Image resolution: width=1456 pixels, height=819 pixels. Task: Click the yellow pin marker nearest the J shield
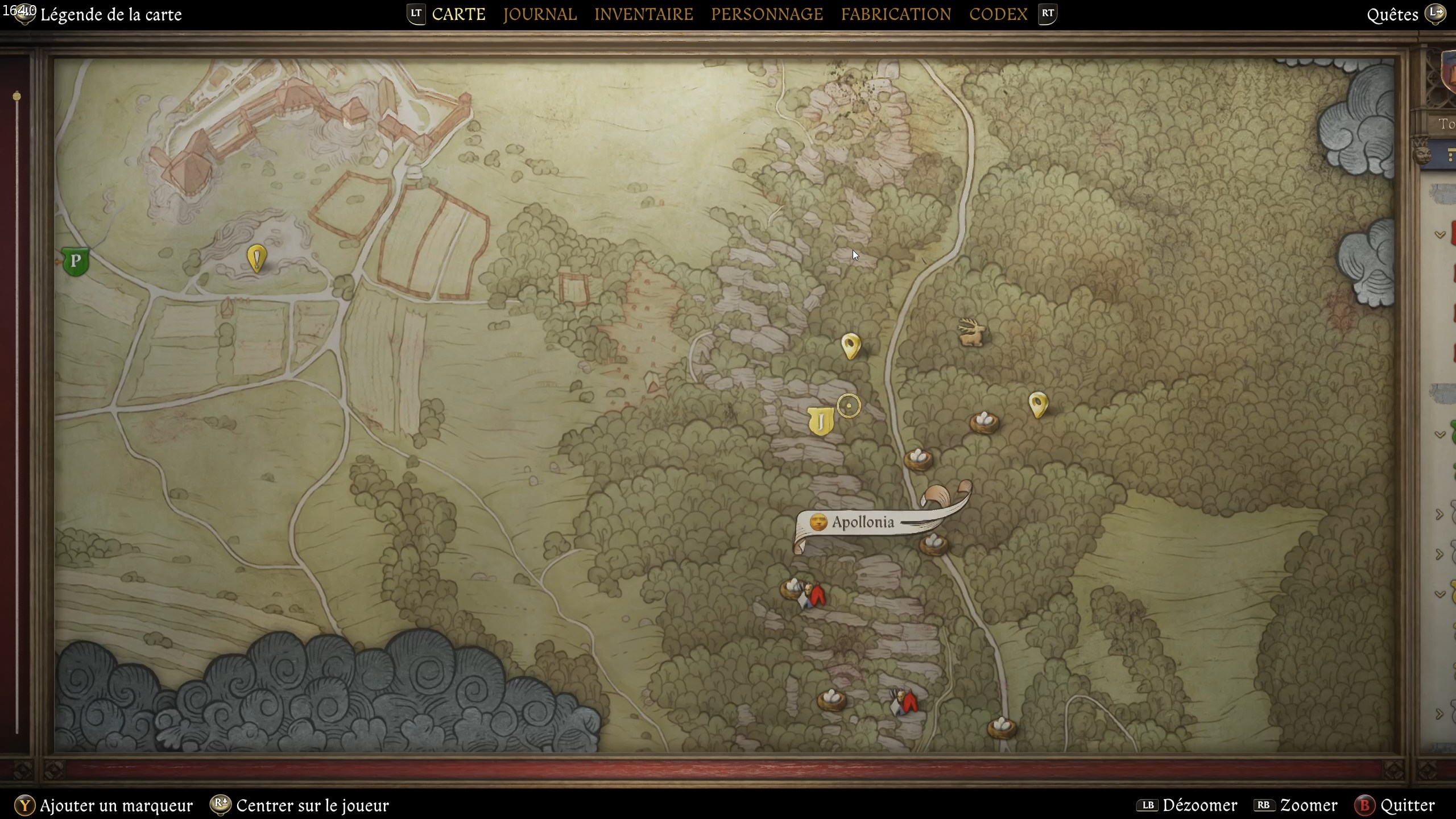[x=851, y=345]
